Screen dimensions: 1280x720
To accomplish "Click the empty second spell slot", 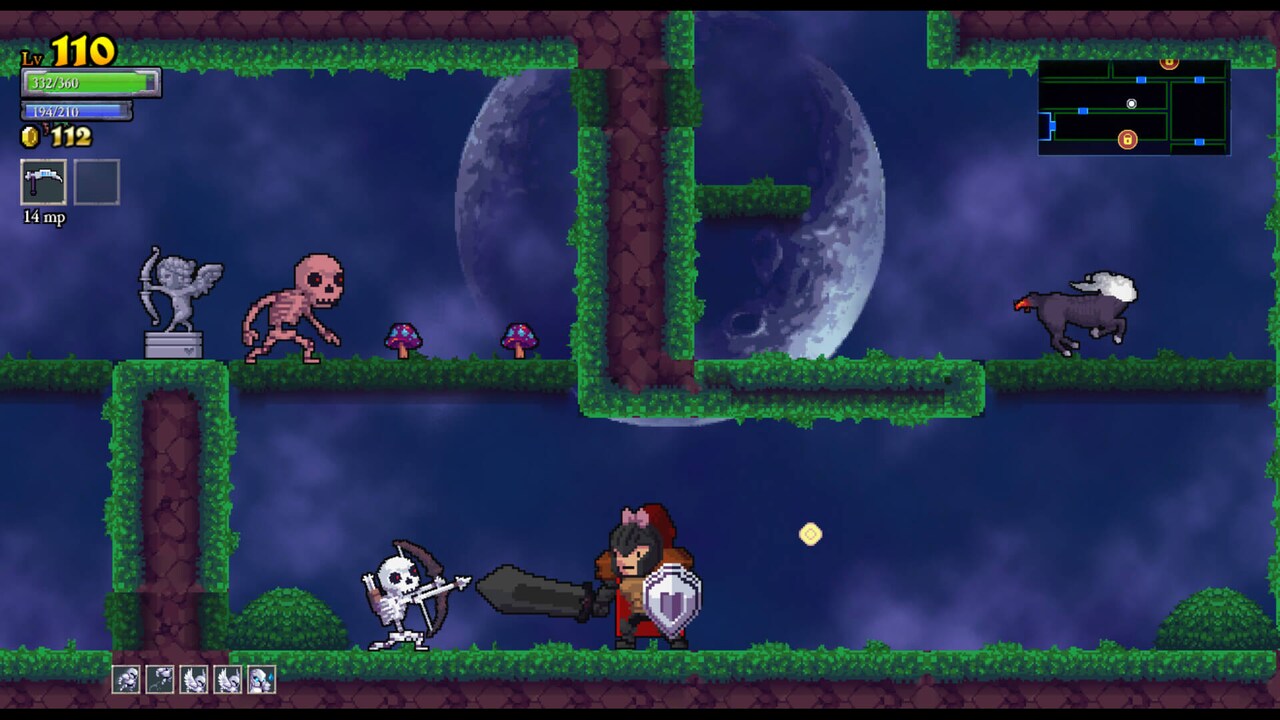I will tap(97, 183).
